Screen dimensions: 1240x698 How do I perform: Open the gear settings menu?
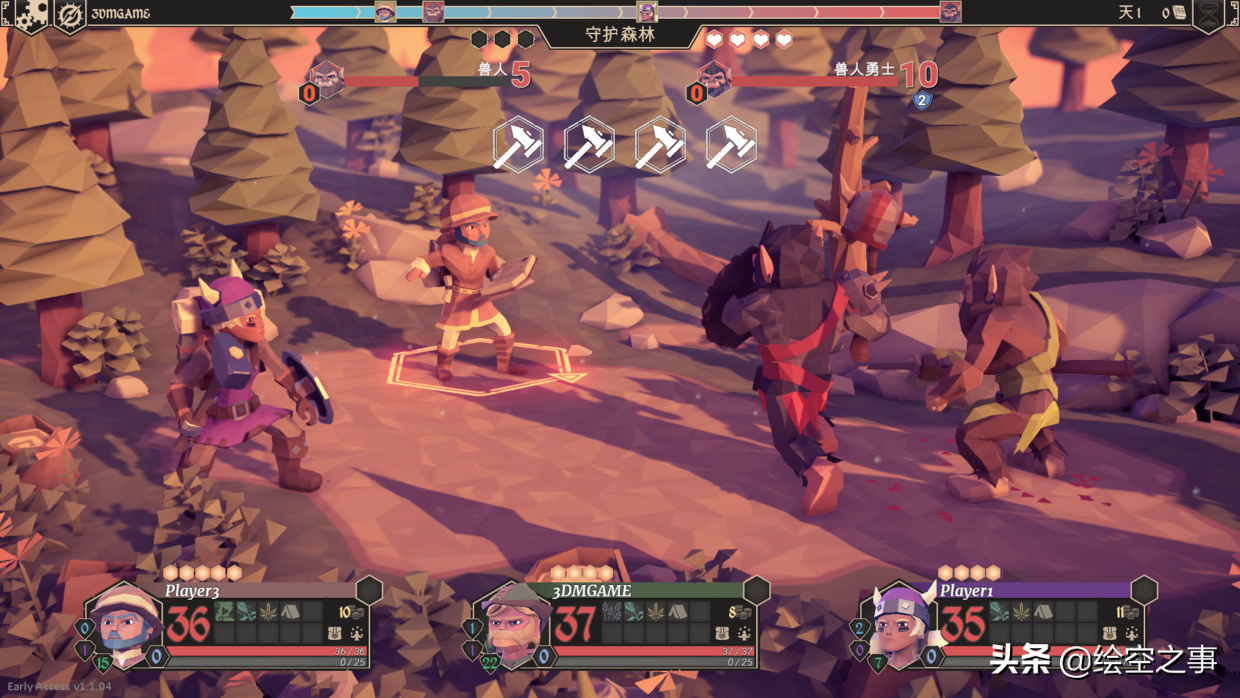tap(30, 14)
